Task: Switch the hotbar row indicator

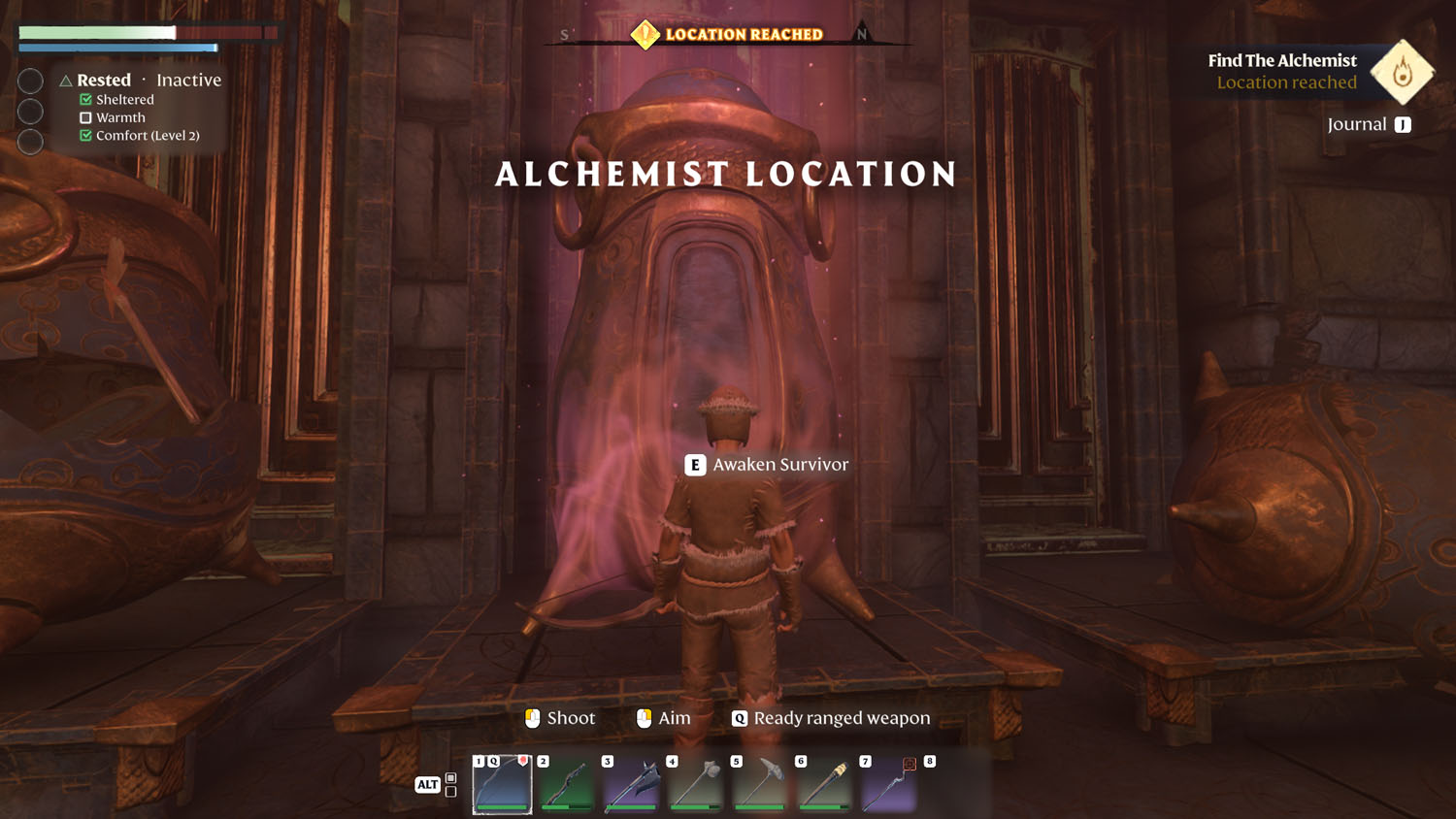Action: tap(450, 784)
